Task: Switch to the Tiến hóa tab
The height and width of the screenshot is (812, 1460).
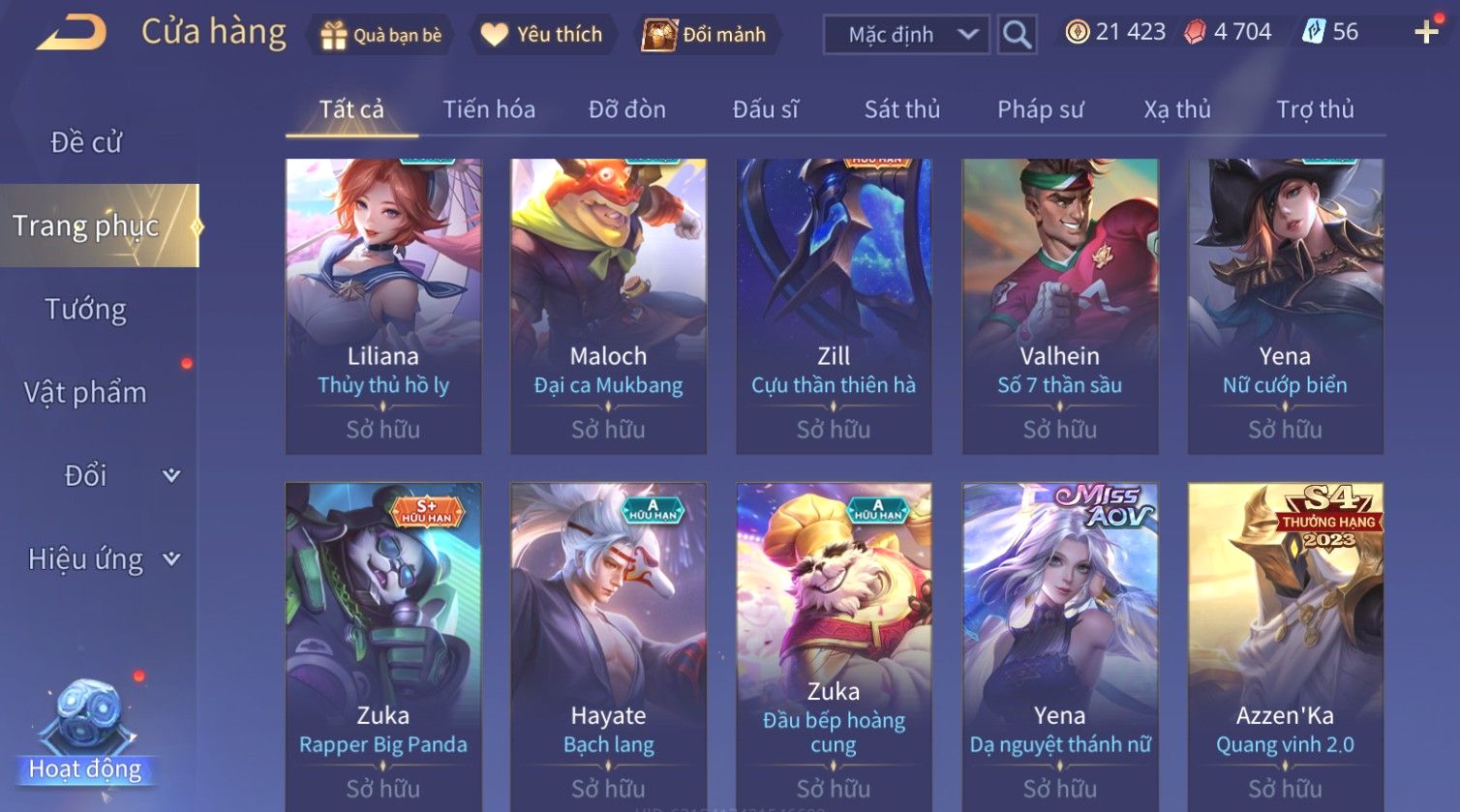Action: click(489, 109)
